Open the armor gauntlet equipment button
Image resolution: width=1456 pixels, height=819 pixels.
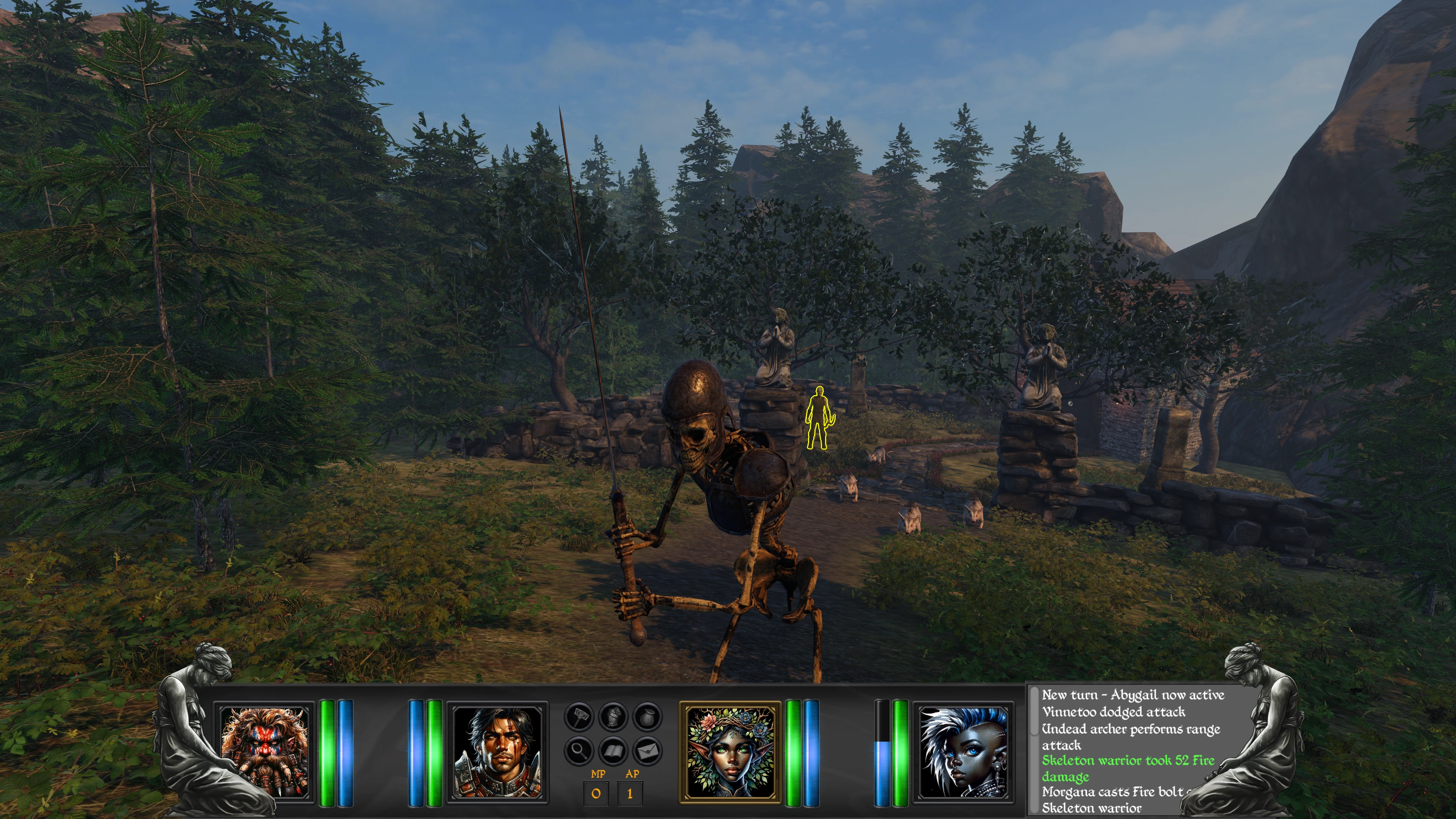613,717
